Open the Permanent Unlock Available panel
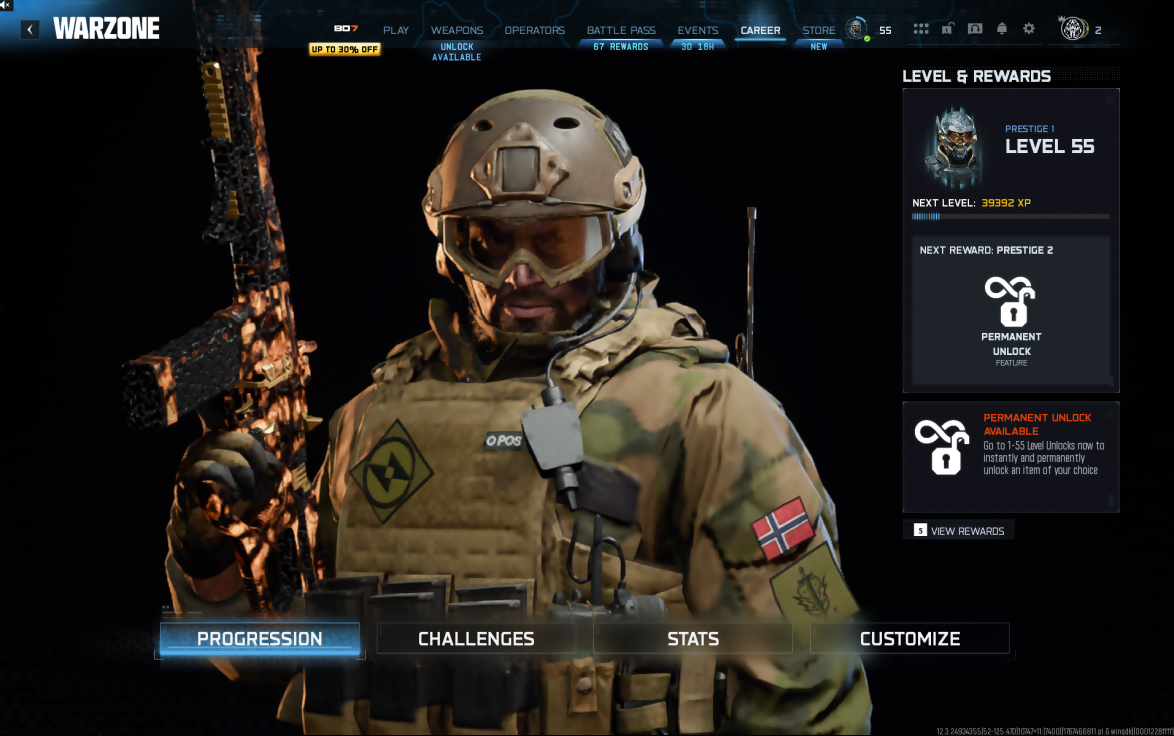The height and width of the screenshot is (736, 1174). coord(1011,456)
